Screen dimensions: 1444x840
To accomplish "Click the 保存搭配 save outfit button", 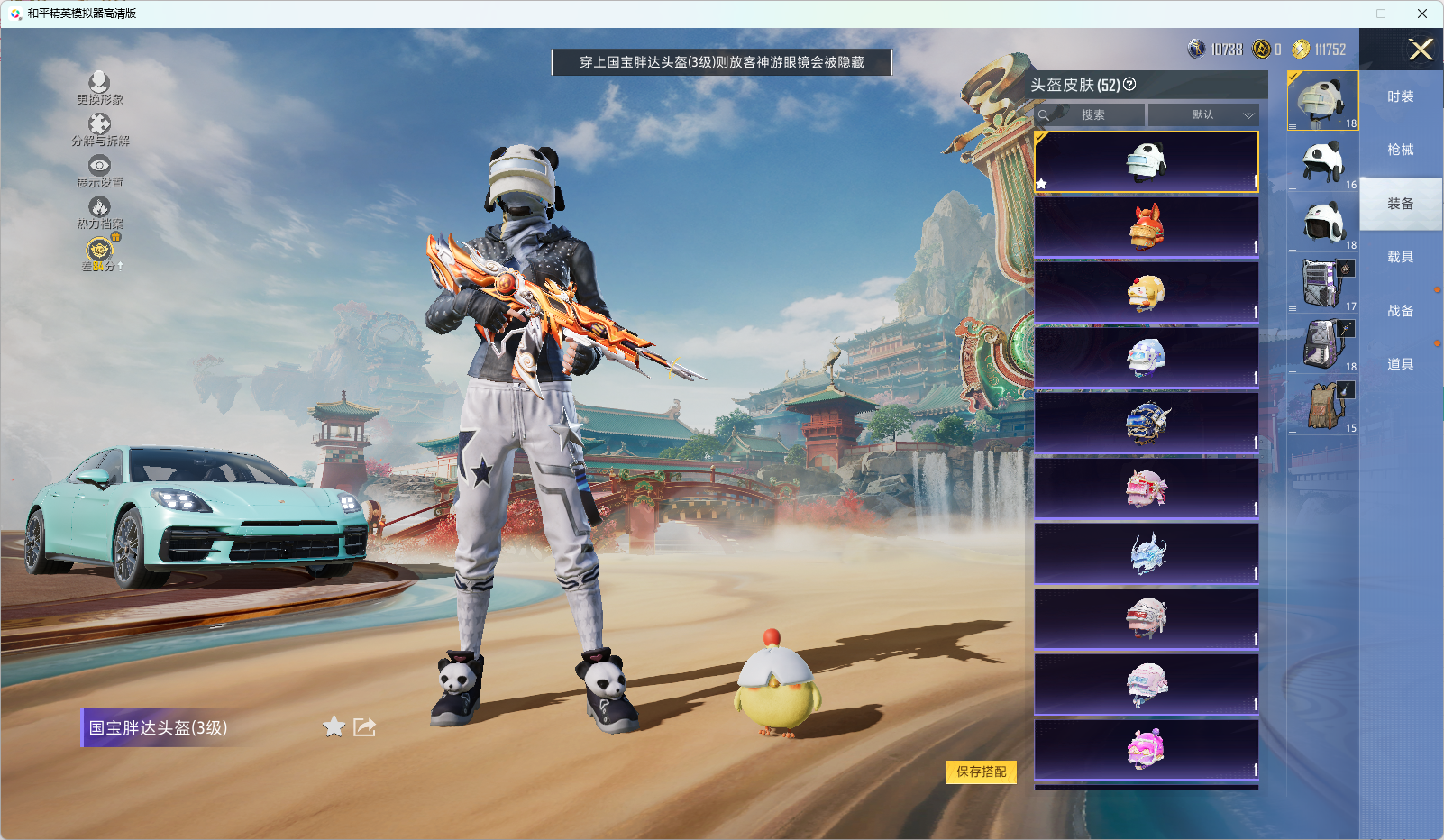I will [x=981, y=772].
